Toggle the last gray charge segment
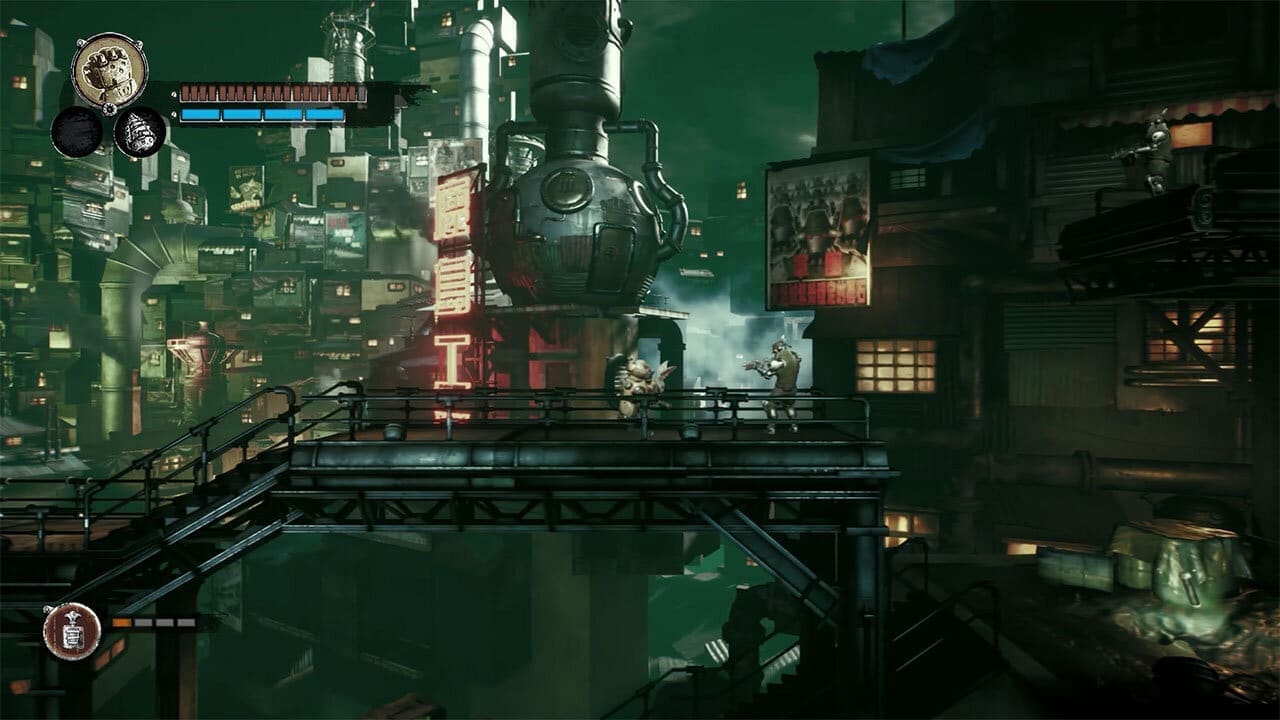Screen dimensions: 1280x720 click(x=186, y=622)
